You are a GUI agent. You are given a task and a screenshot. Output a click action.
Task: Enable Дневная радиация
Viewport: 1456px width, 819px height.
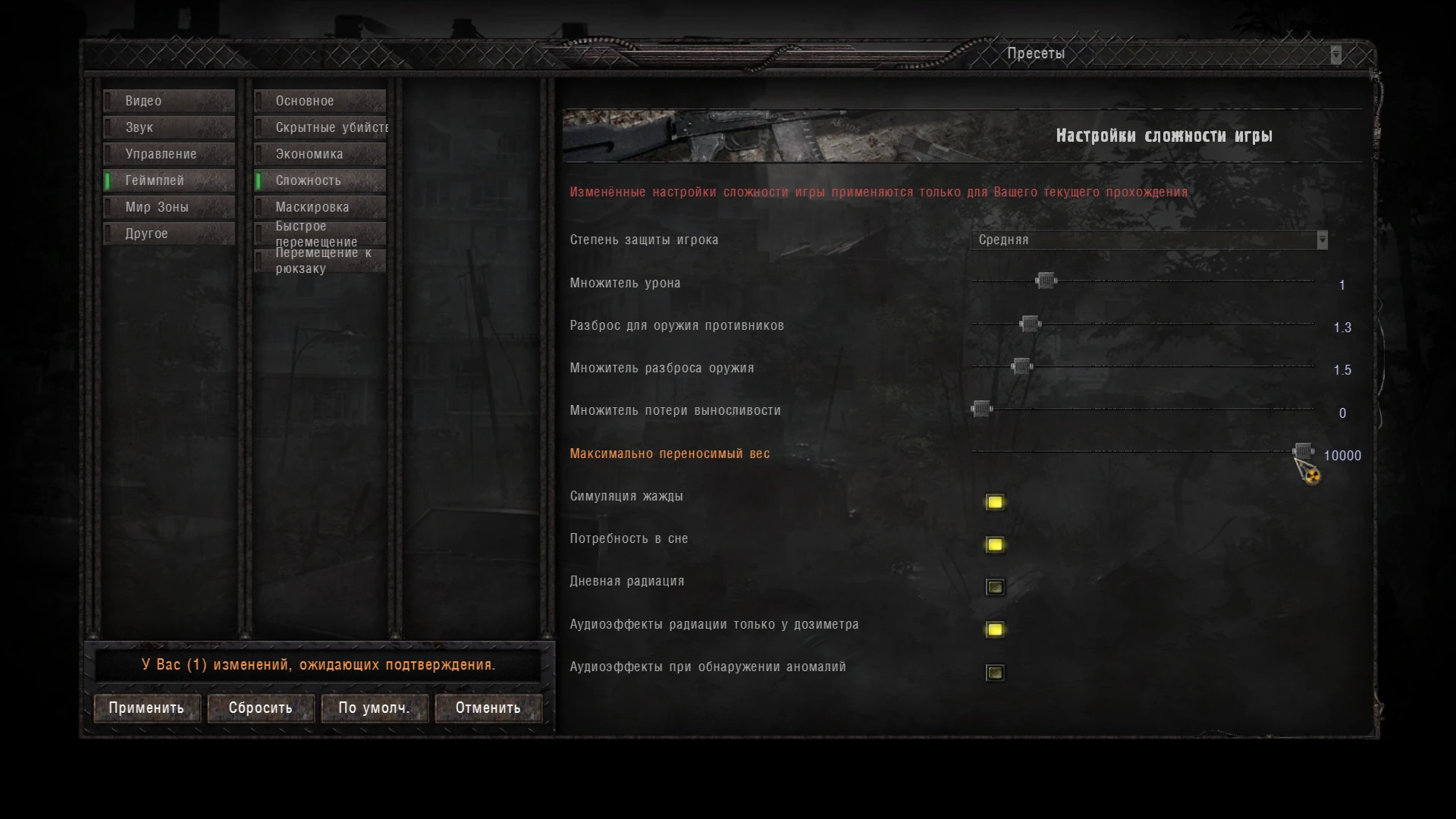click(994, 587)
